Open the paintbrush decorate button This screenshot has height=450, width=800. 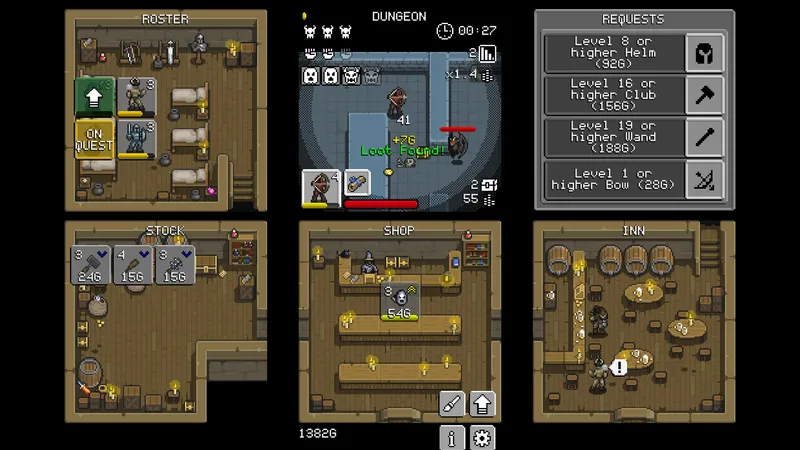click(x=453, y=404)
